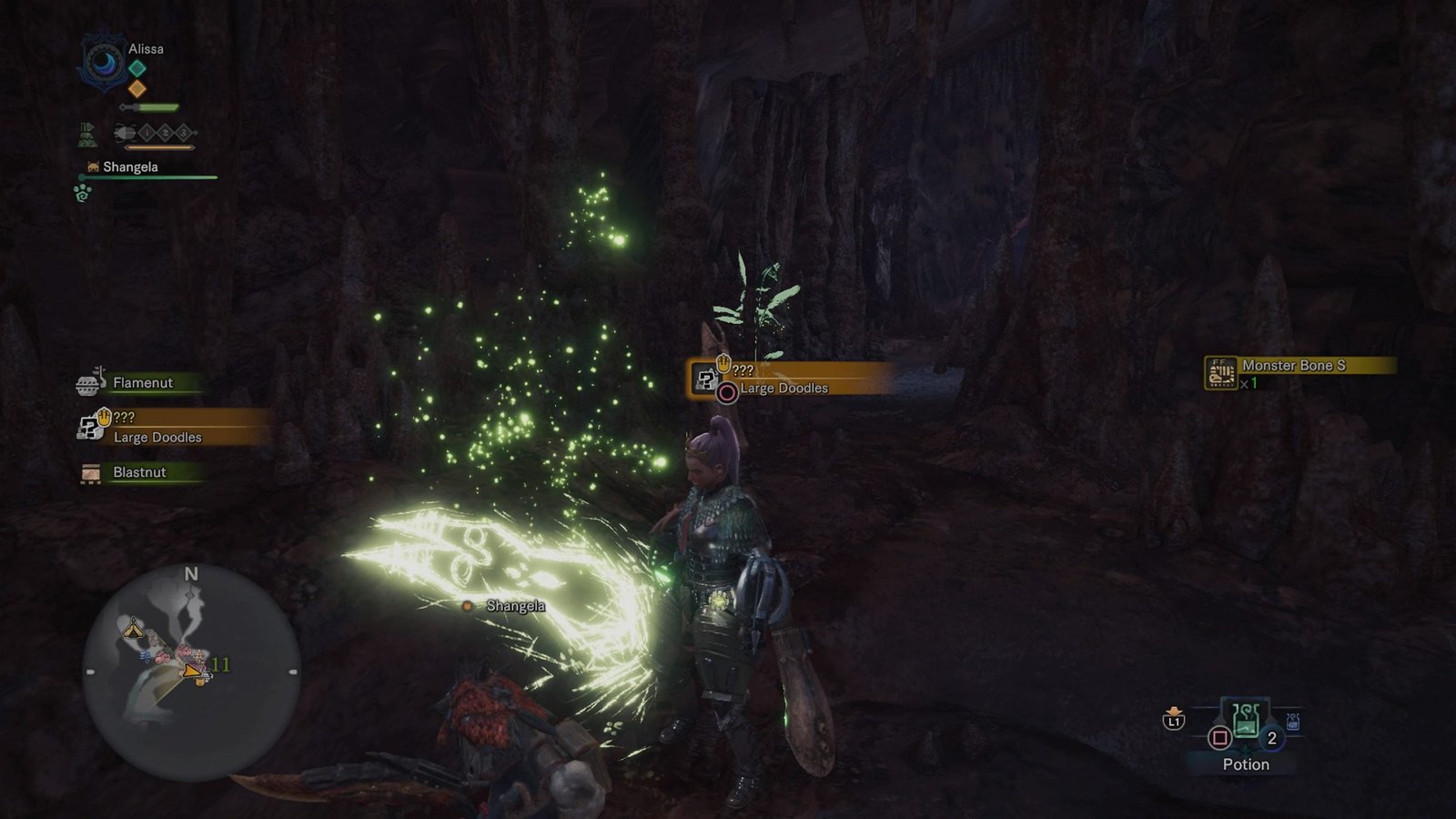Open the circular minimap
The width and height of the screenshot is (1456, 819).
(x=191, y=672)
